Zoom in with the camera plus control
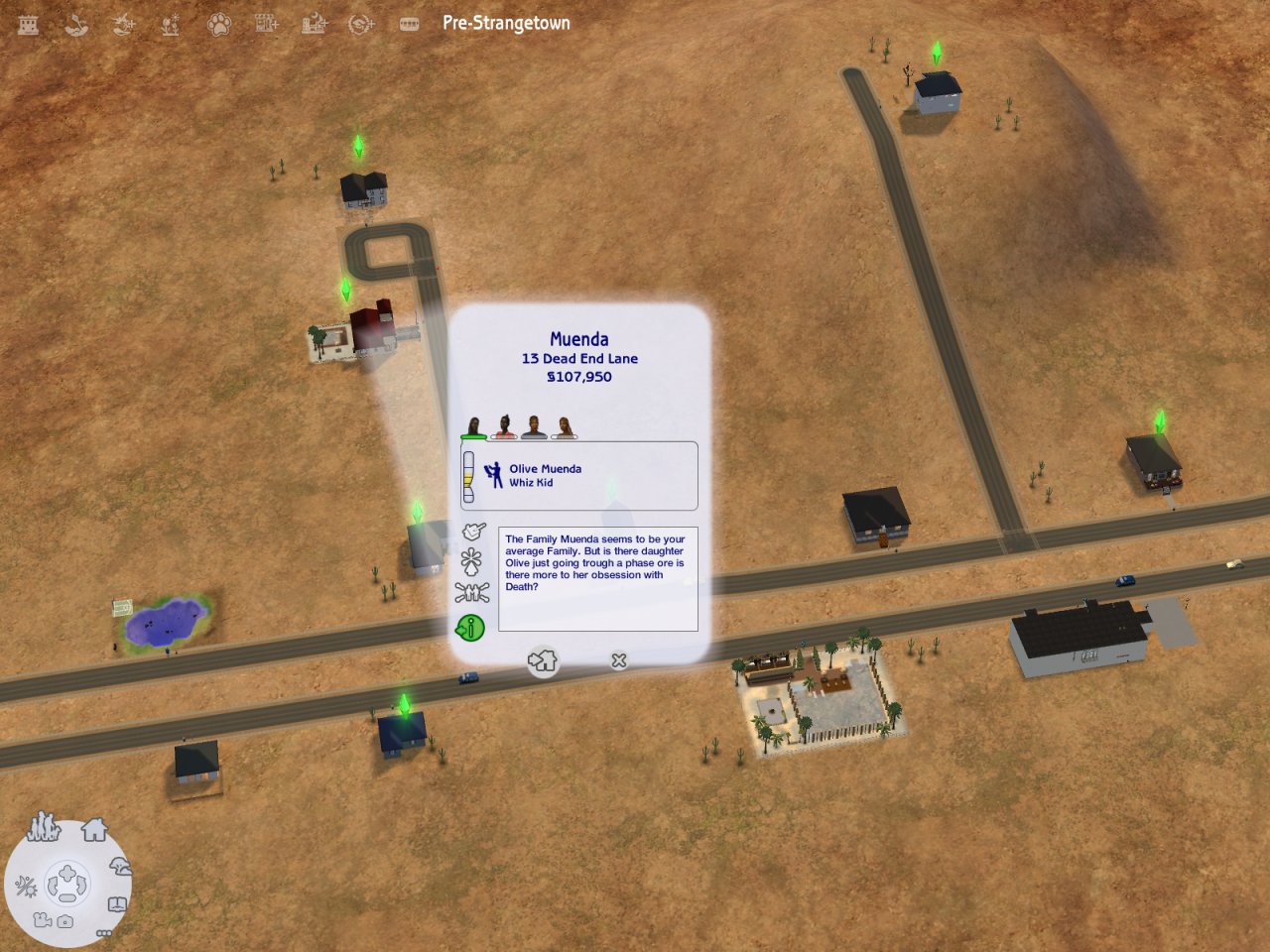This screenshot has width=1270, height=952. click(66, 874)
